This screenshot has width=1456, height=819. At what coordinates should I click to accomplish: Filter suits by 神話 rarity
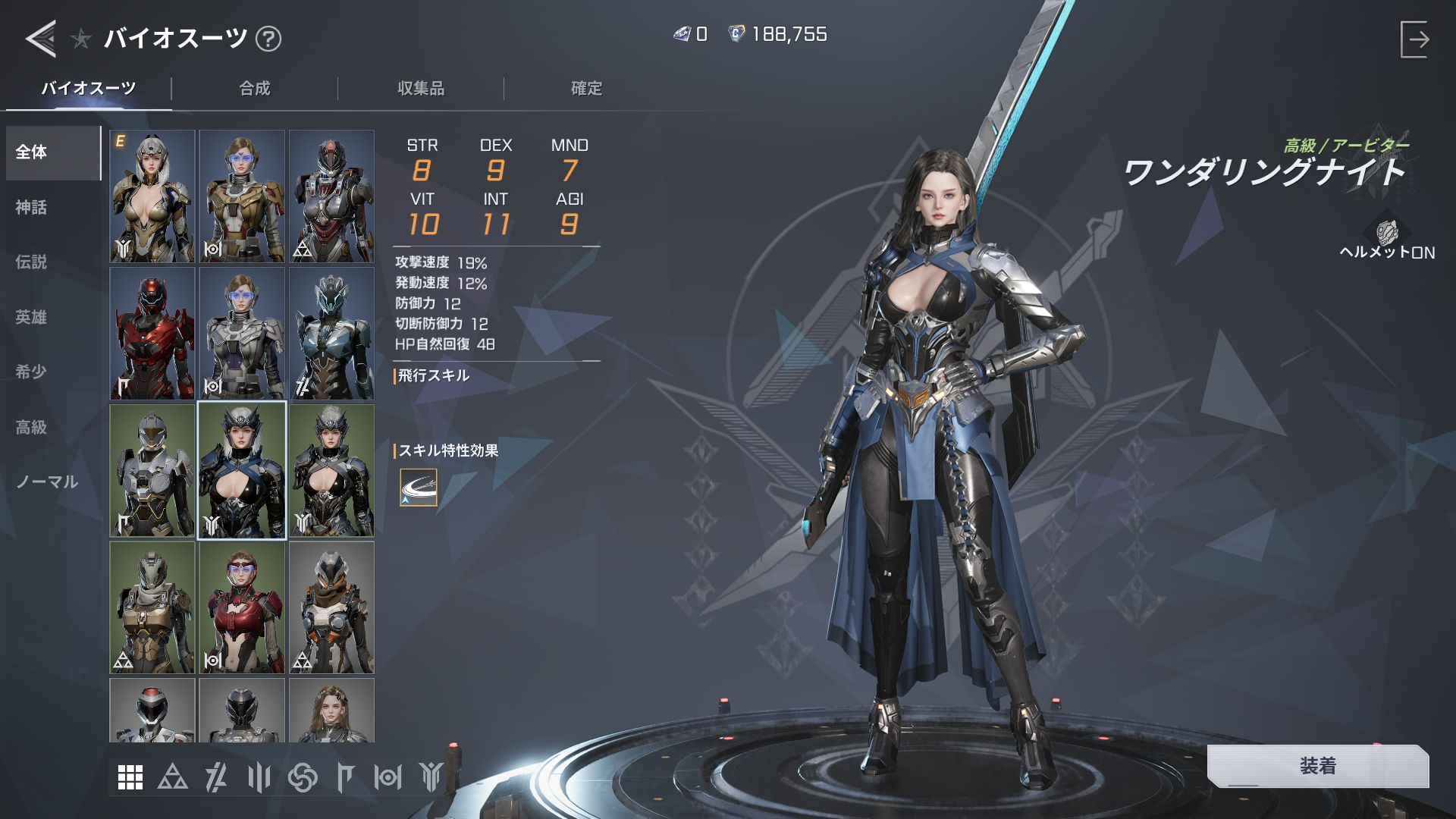[32, 207]
